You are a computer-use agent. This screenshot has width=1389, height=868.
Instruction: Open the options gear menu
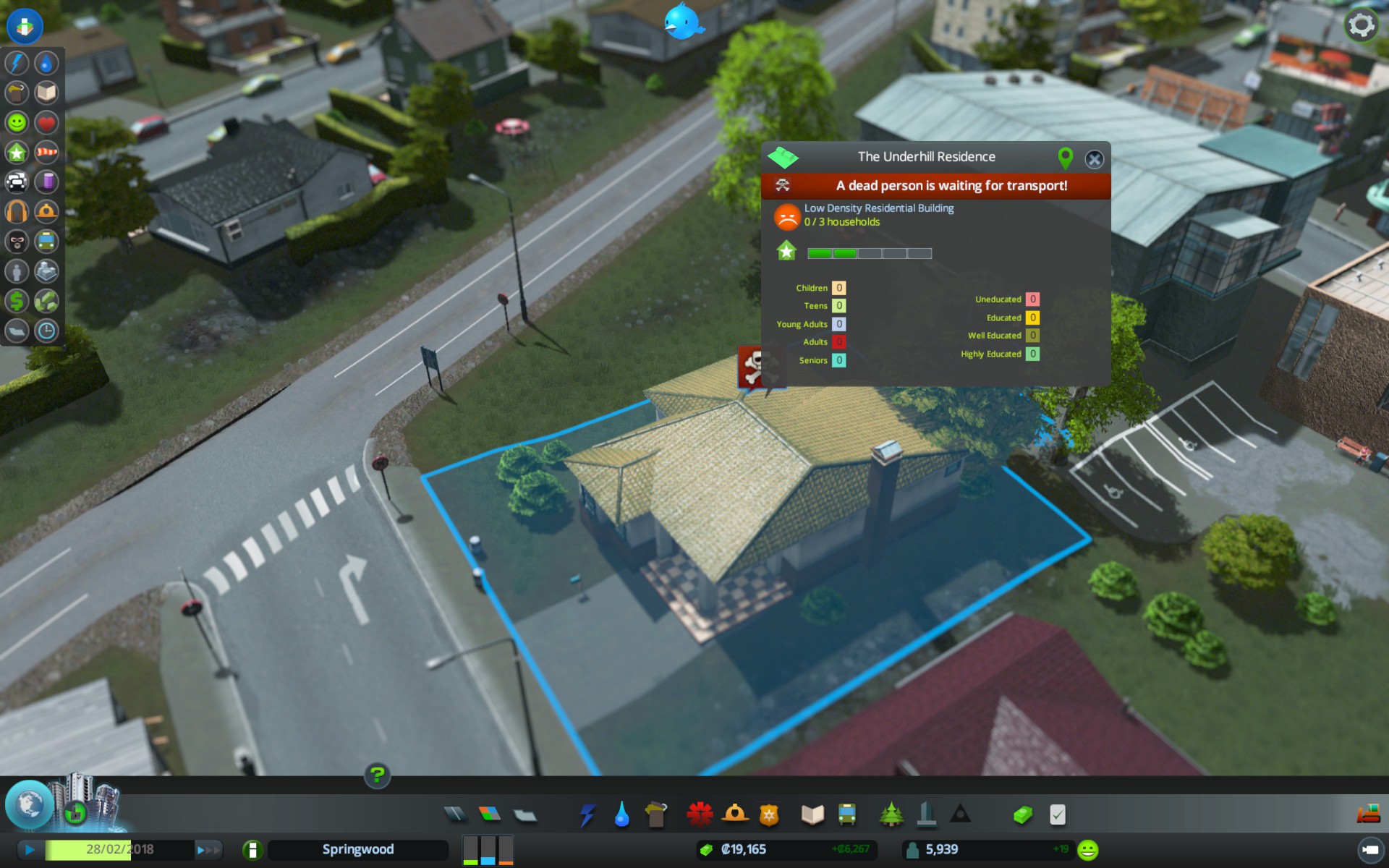pyautogui.click(x=1361, y=25)
